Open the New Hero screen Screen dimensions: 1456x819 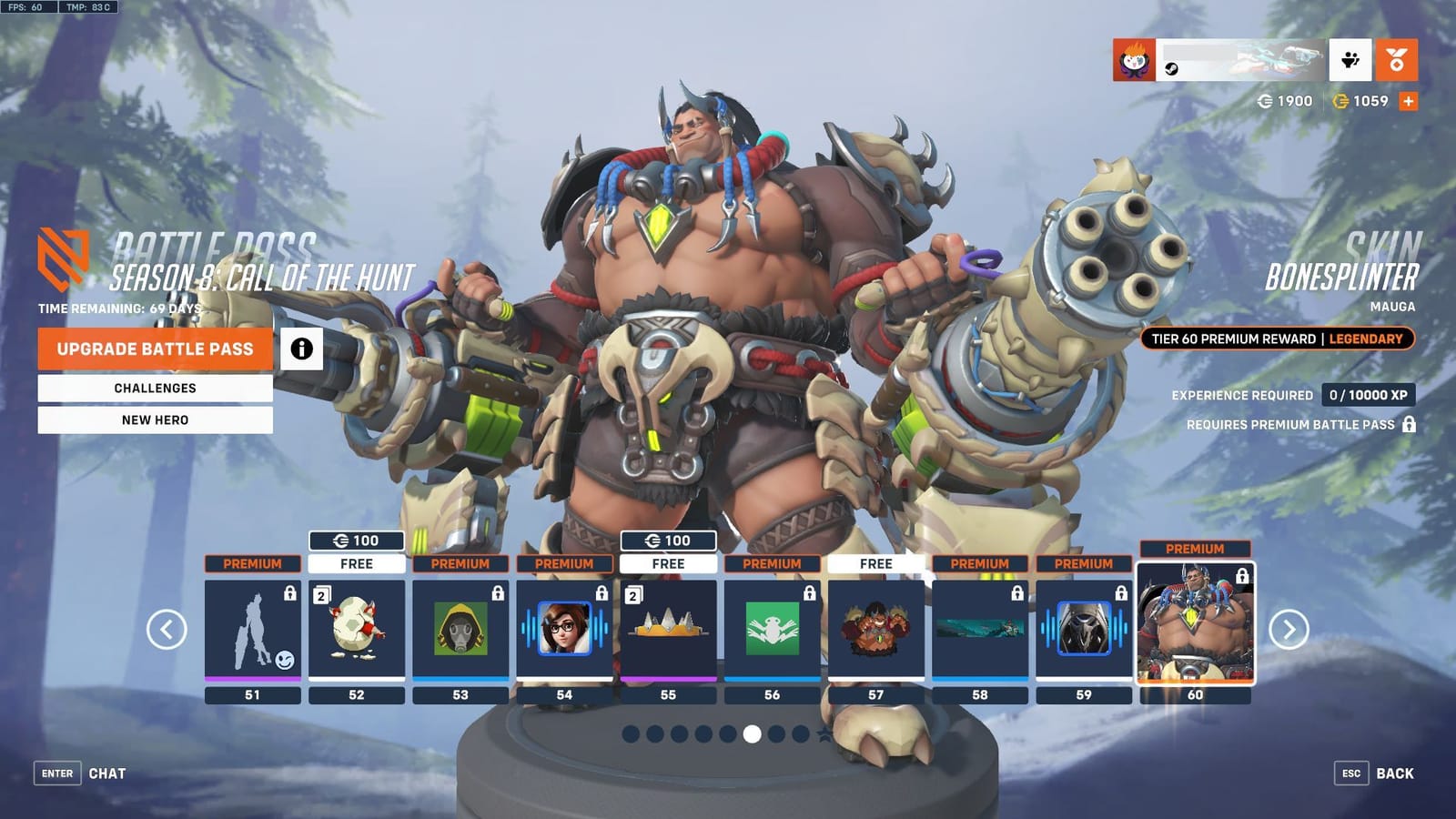(154, 420)
